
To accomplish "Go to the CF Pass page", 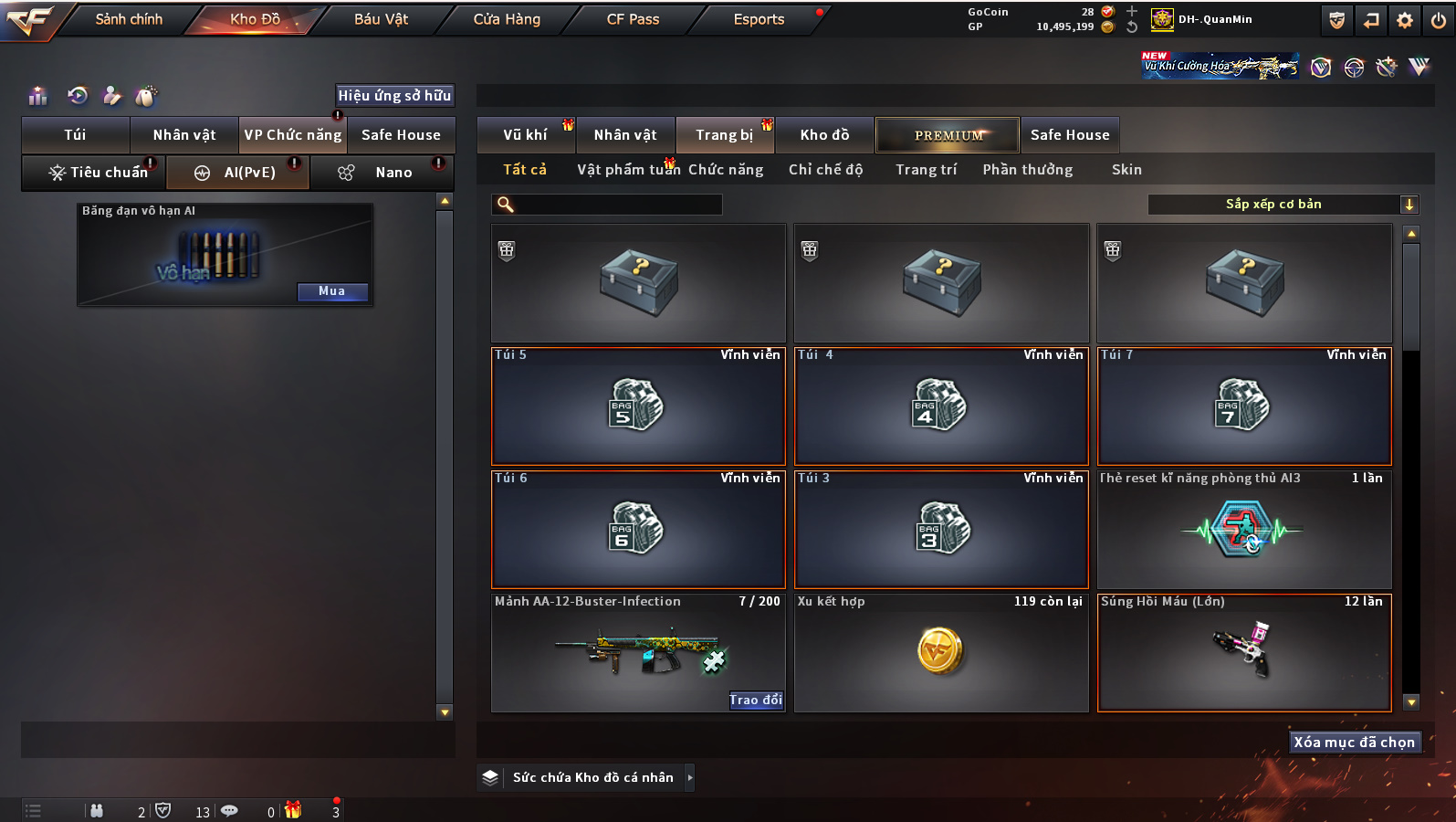I will (633, 19).
